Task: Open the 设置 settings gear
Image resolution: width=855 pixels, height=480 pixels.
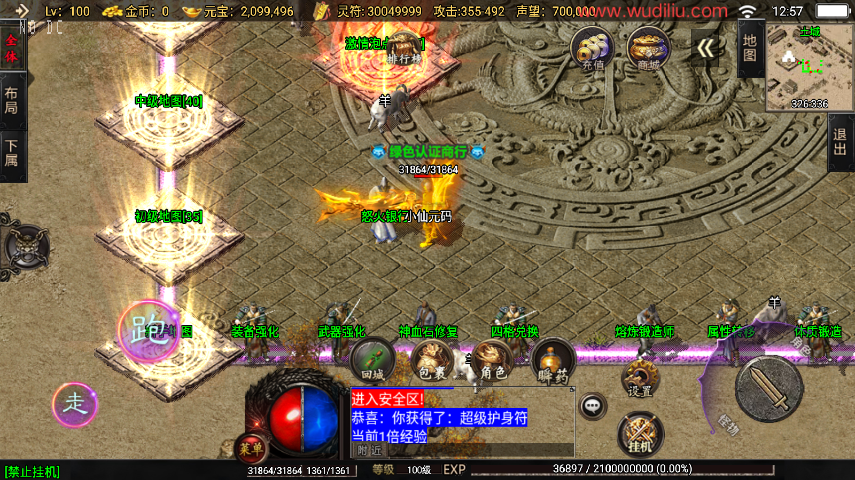Action: 641,379
